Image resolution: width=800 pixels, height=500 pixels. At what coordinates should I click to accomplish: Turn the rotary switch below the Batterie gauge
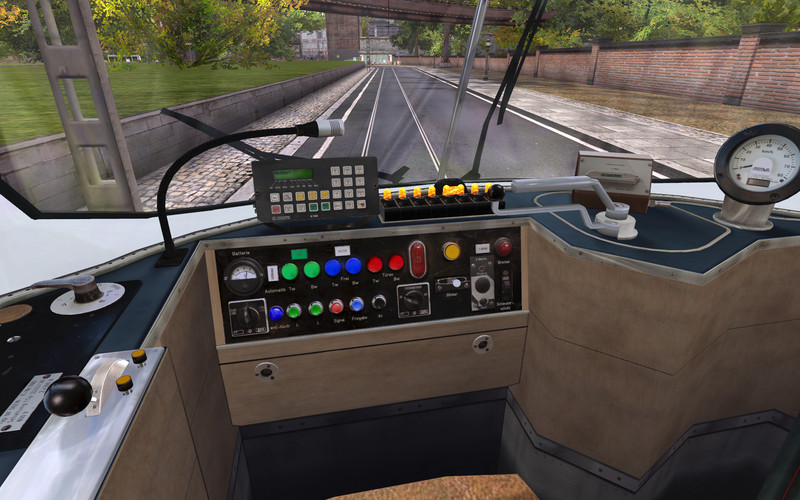click(248, 316)
